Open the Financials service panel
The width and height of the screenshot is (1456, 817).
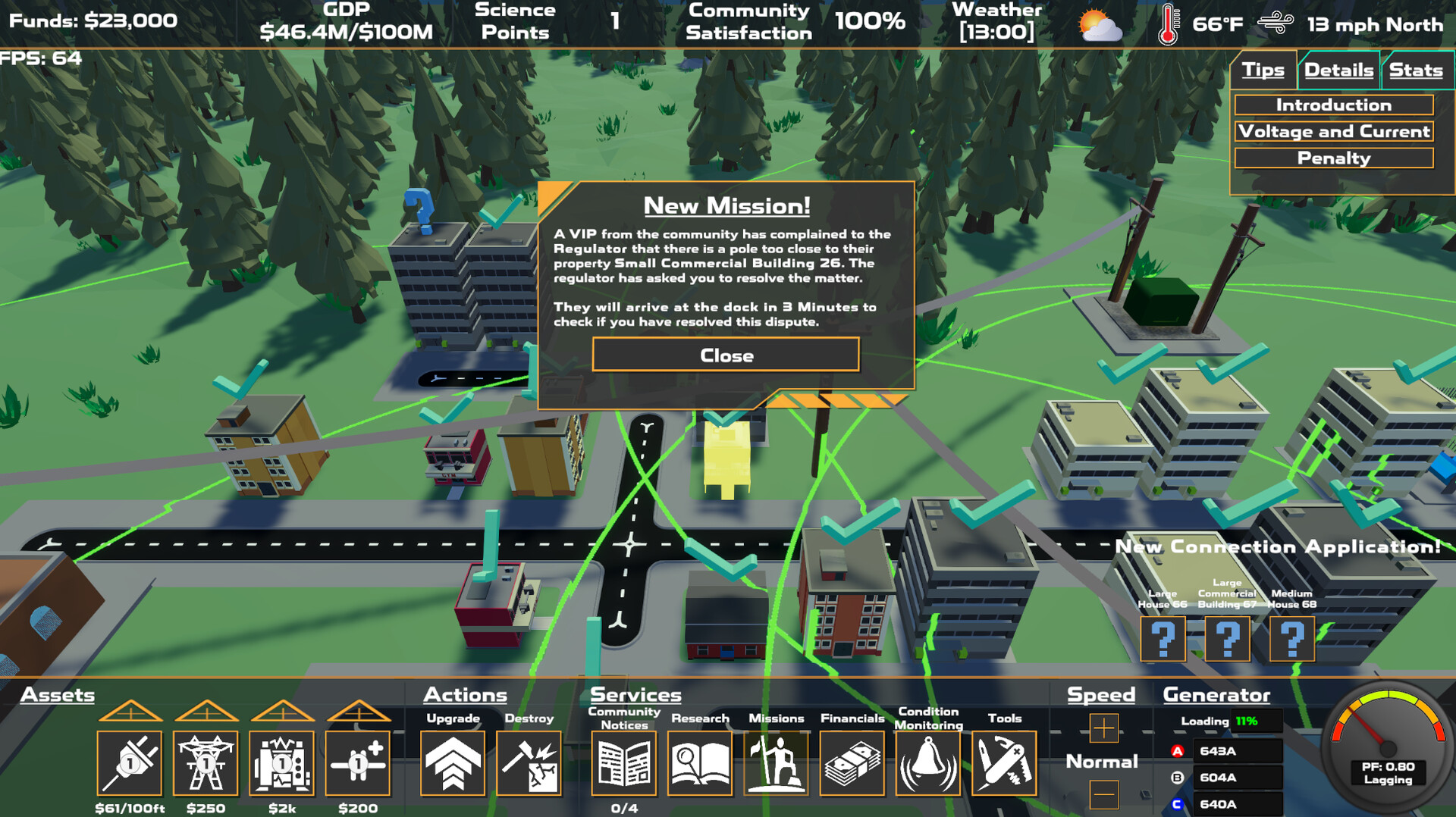(x=852, y=763)
